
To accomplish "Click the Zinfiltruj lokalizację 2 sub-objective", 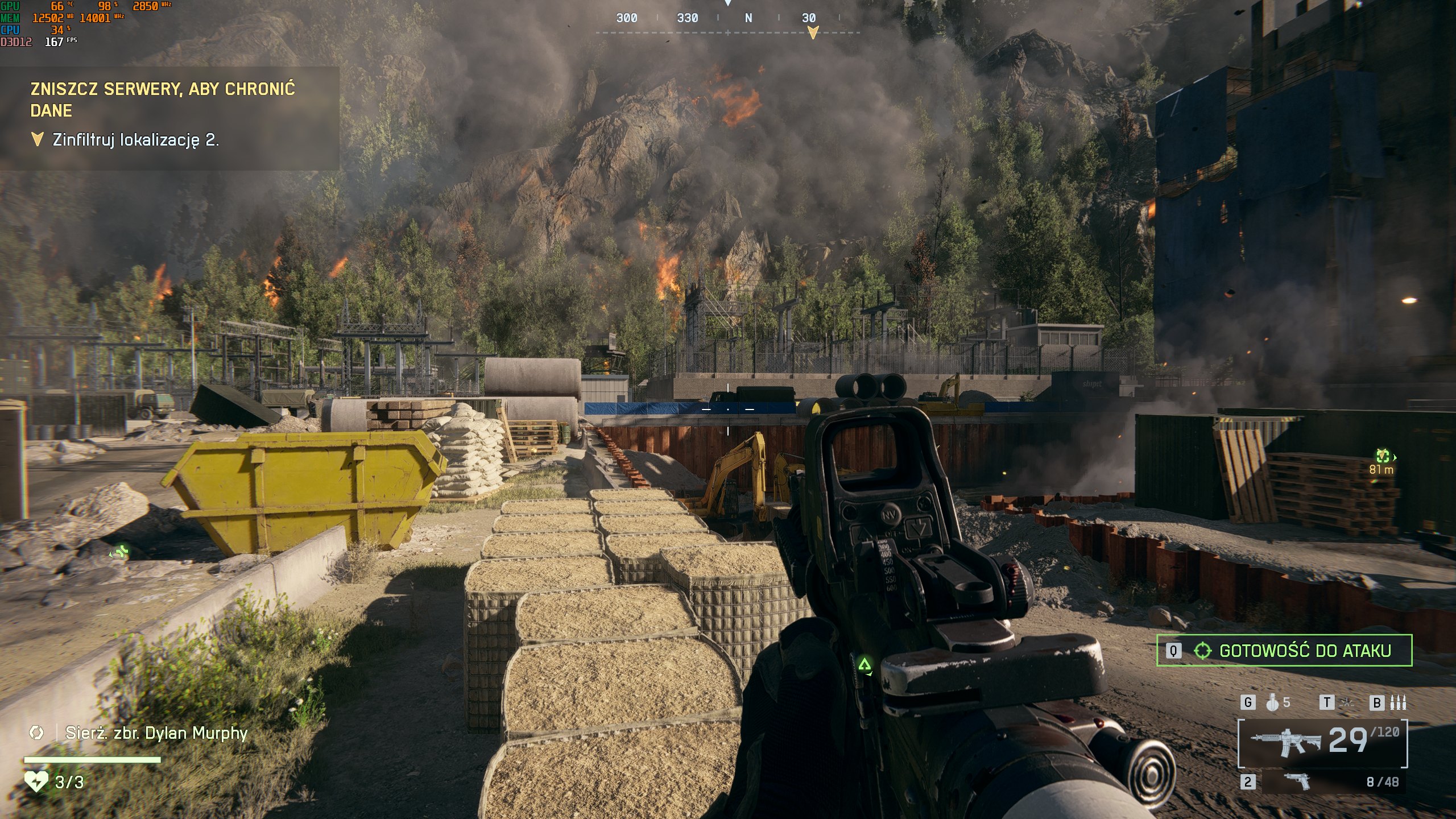I will pos(135,140).
